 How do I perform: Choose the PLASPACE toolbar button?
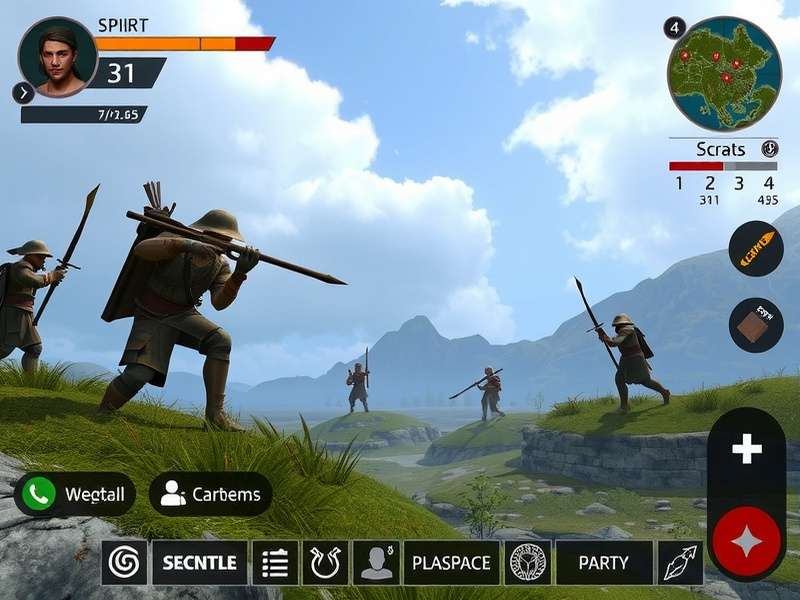[x=451, y=563]
